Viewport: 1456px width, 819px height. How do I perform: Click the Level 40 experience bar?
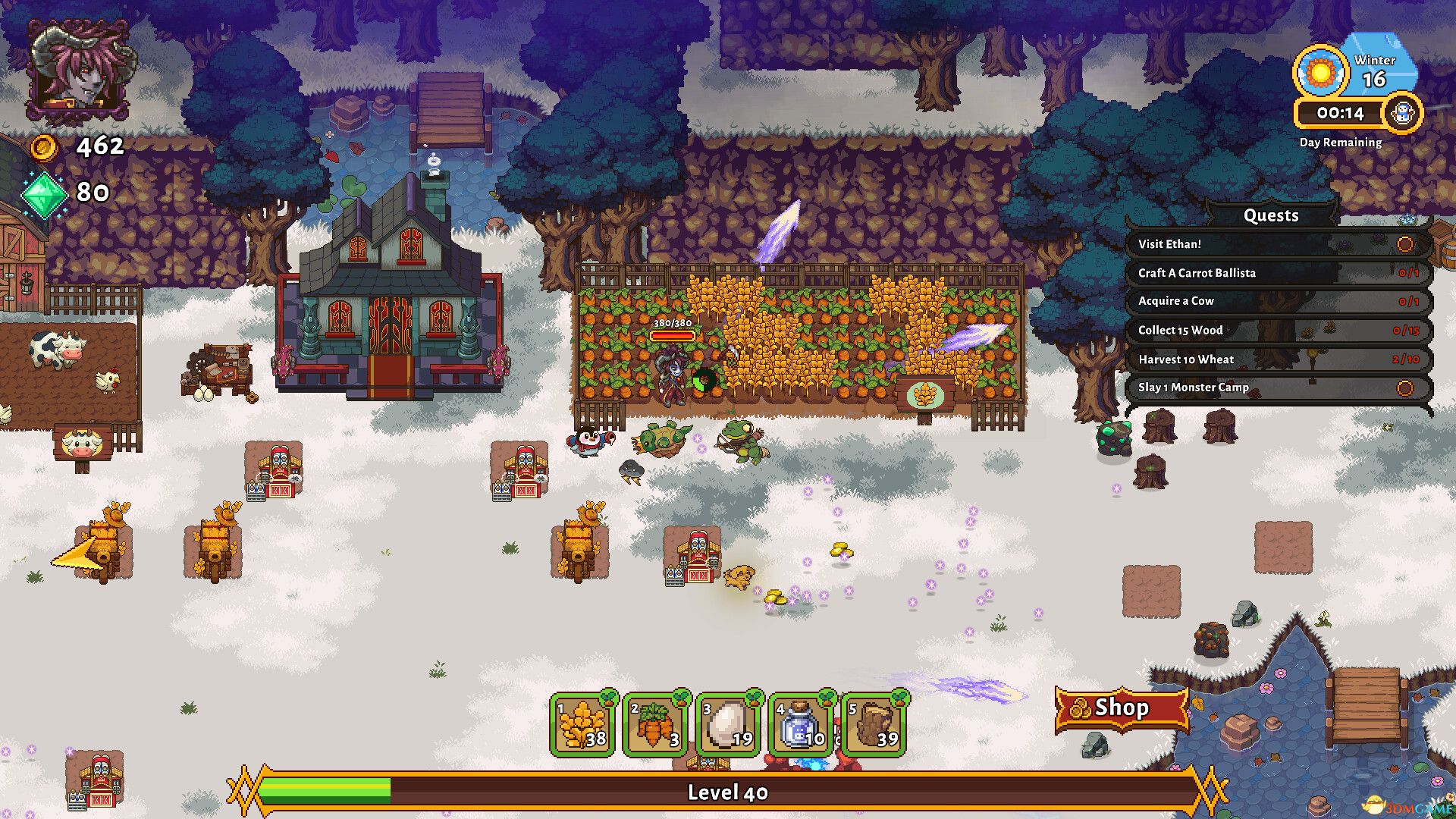click(x=728, y=792)
